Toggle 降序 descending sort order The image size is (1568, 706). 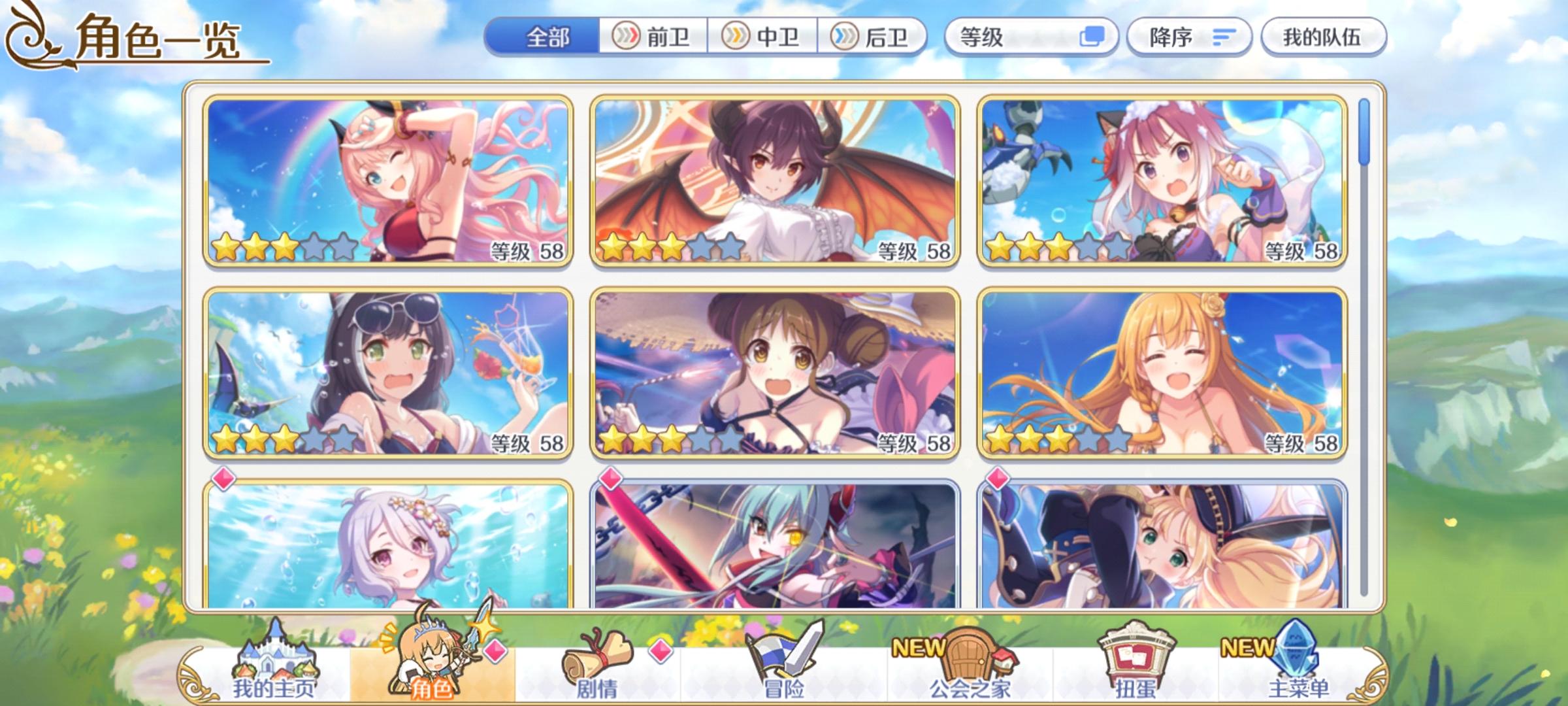[x=1189, y=37]
